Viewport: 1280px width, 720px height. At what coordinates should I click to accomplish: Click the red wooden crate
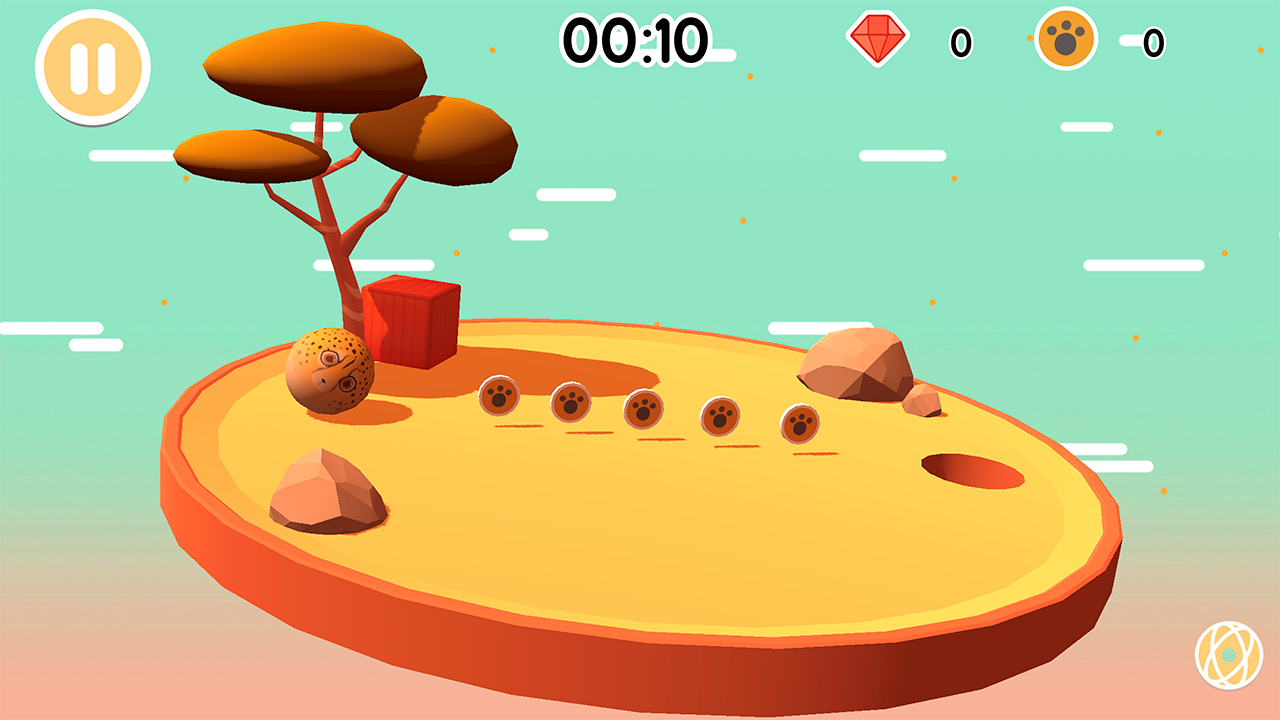[413, 322]
